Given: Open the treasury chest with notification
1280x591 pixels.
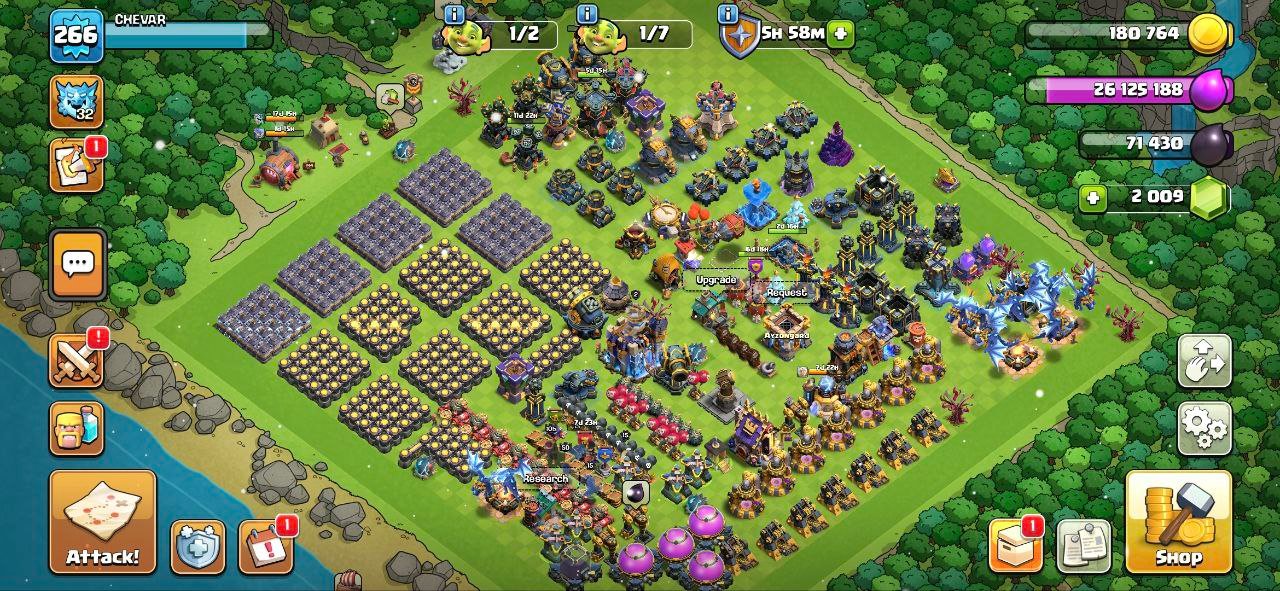Looking at the screenshot, I should pyautogui.click(x=1015, y=547).
